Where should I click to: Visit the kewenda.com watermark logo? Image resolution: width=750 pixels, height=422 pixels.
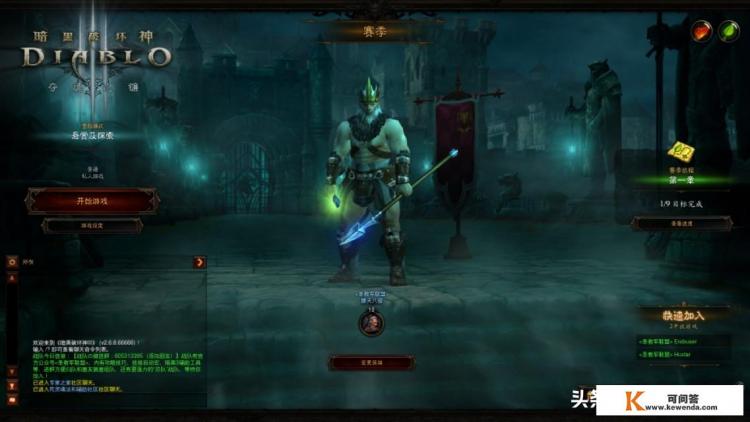click(x=670, y=400)
